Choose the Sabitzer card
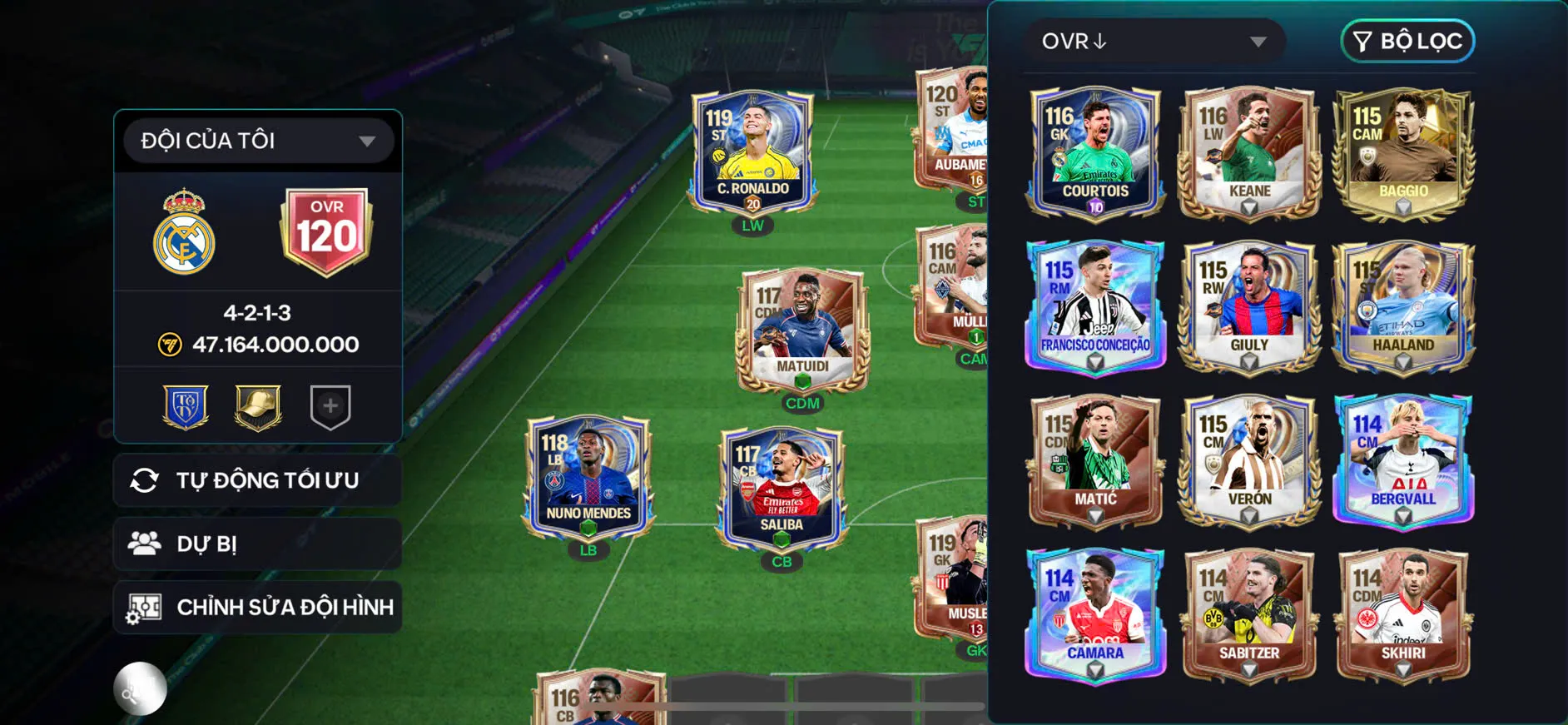 (x=1249, y=614)
